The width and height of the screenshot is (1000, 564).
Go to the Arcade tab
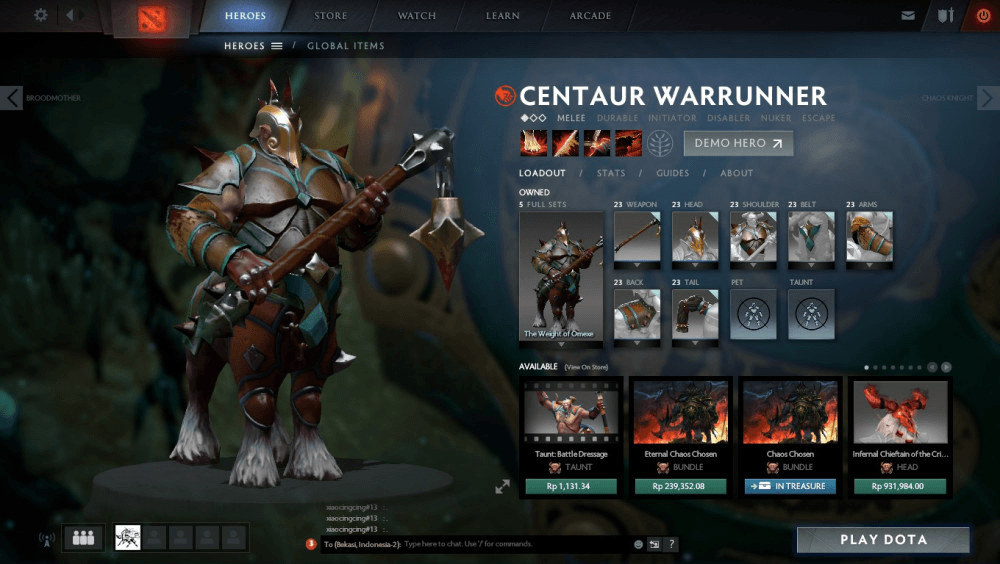(x=590, y=16)
